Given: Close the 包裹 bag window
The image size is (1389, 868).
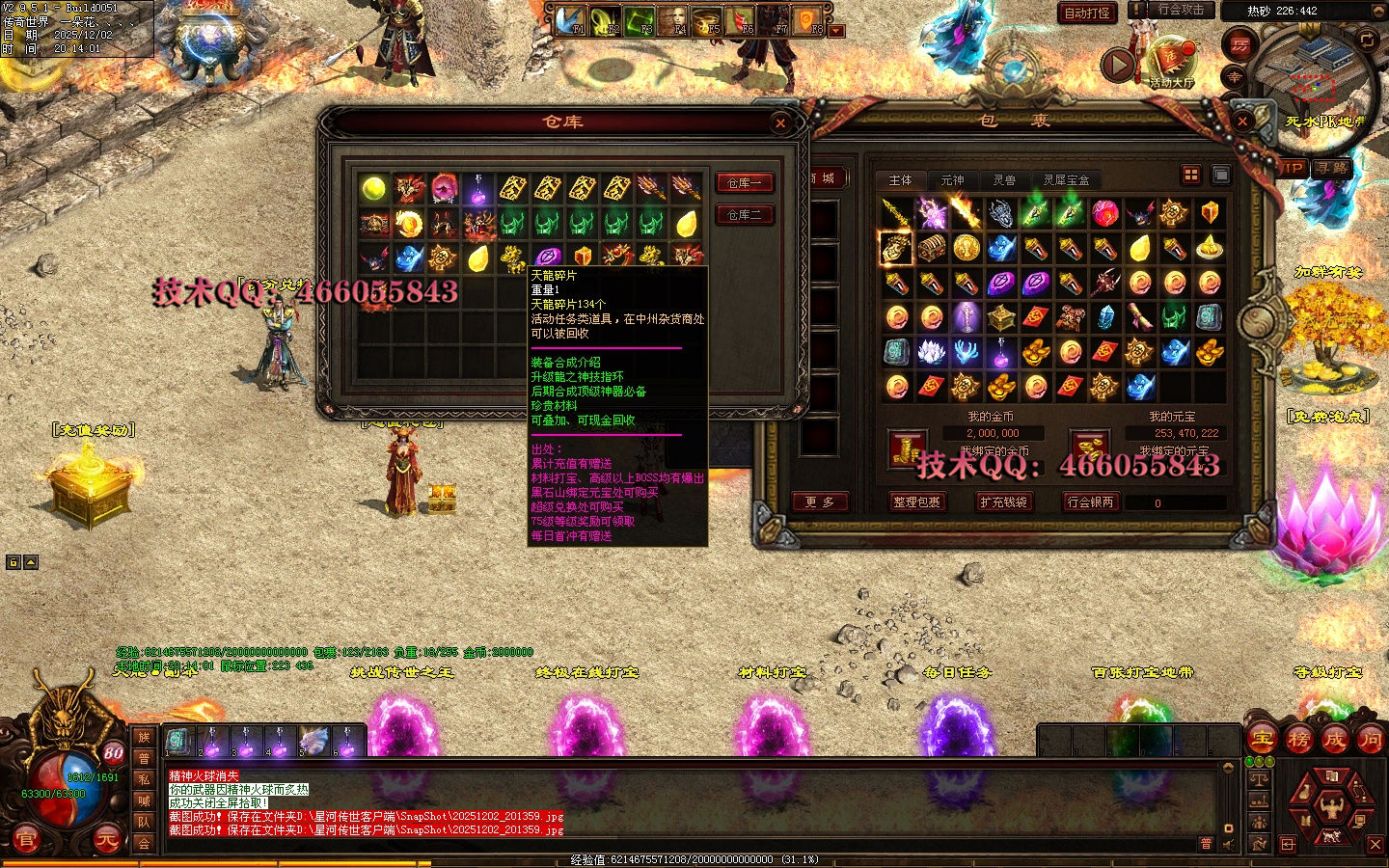Looking at the screenshot, I should click(1243, 122).
